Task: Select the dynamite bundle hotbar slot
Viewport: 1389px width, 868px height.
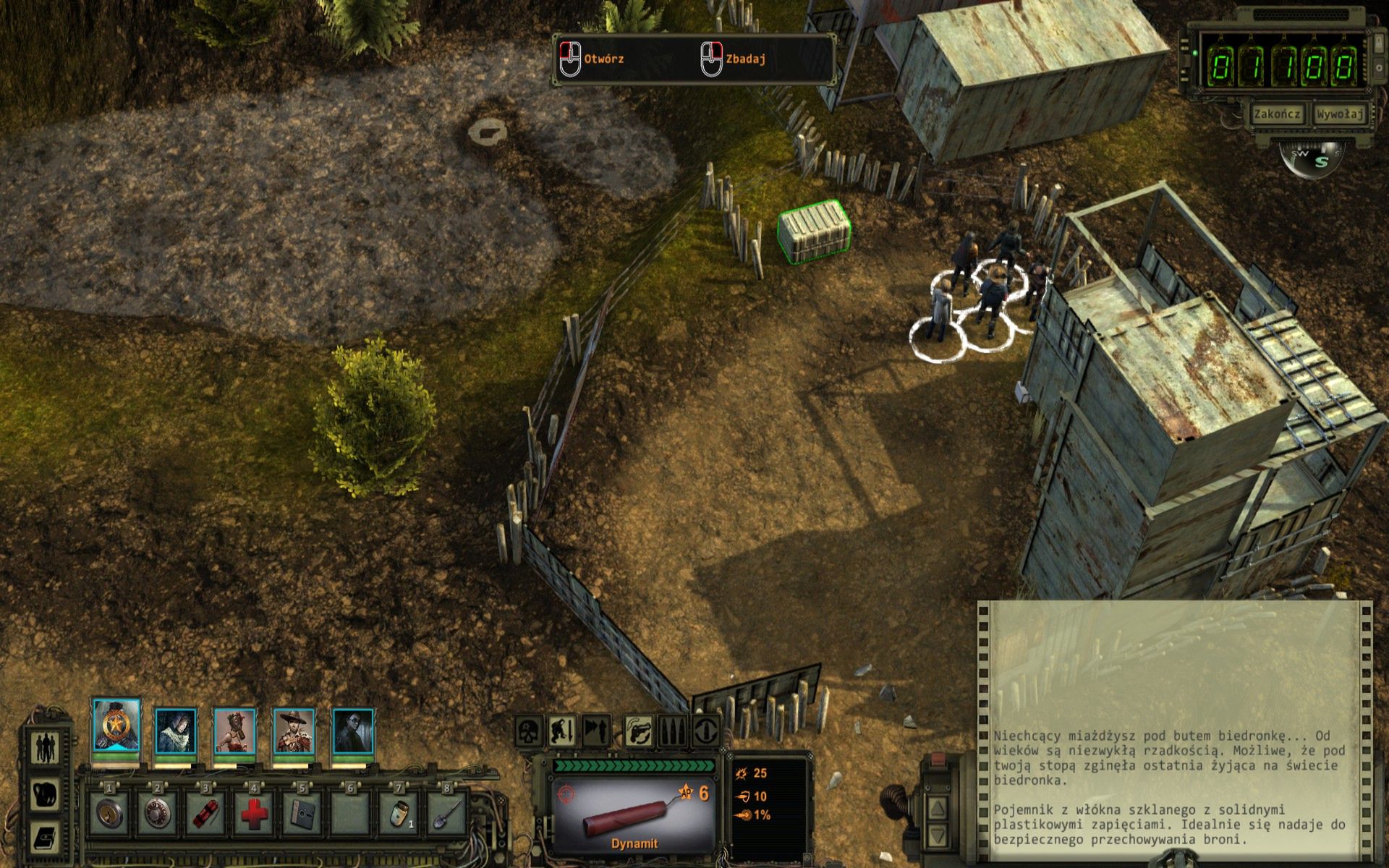Action: (x=206, y=813)
